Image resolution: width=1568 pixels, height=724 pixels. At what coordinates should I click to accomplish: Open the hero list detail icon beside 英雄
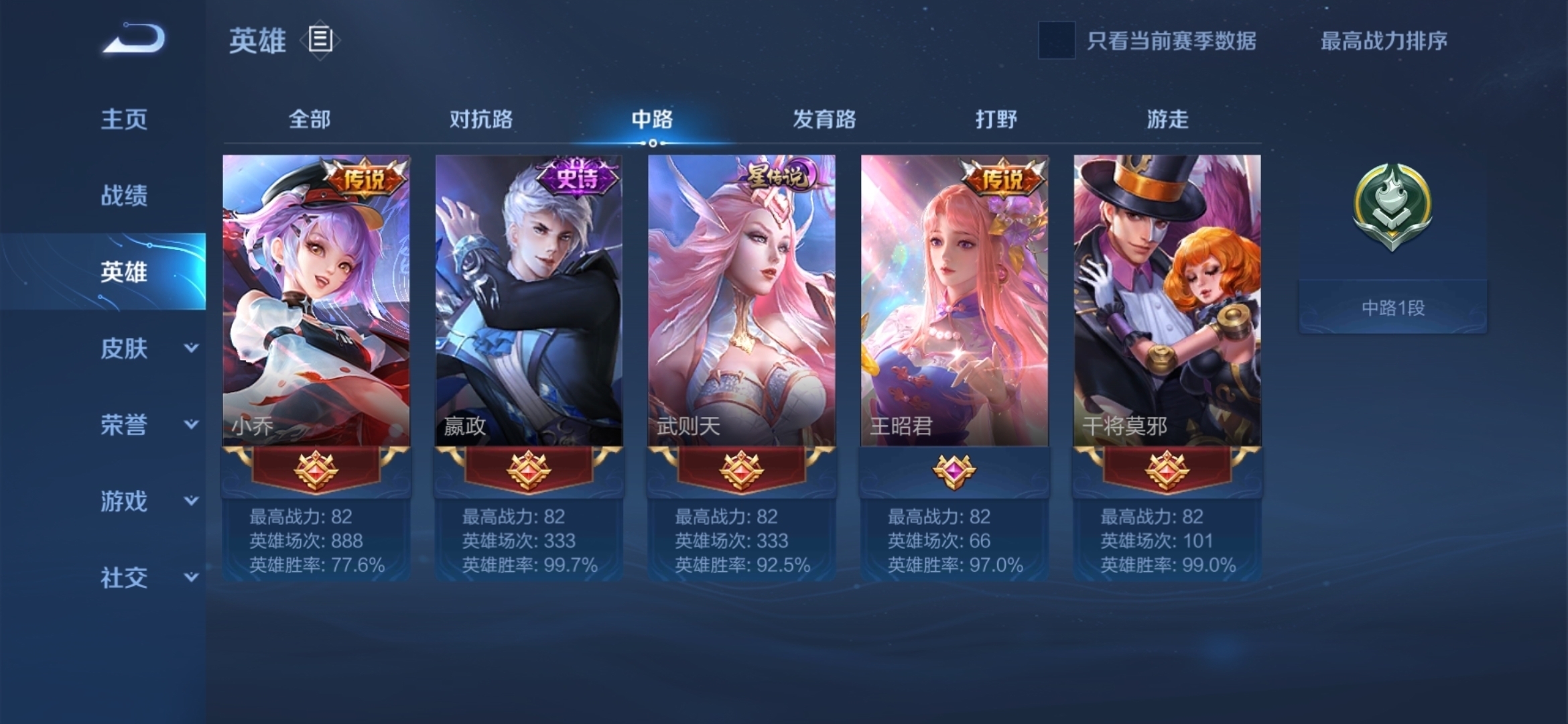pos(320,41)
